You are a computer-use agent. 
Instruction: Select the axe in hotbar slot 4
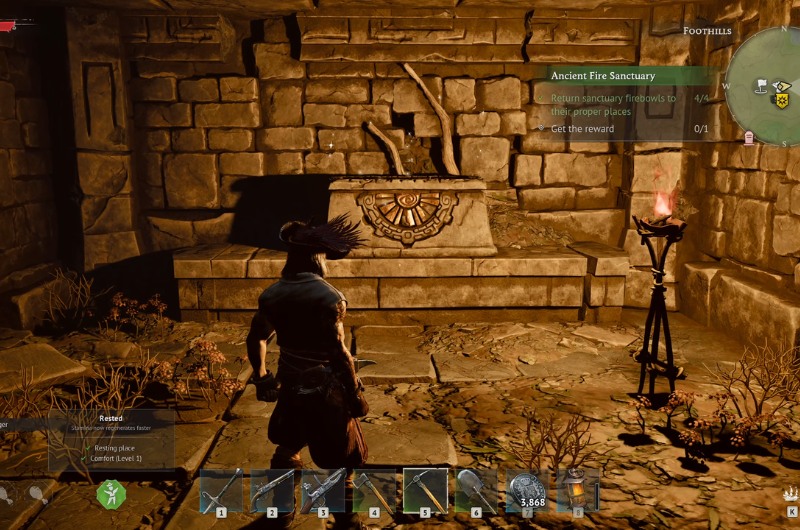tap(374, 491)
